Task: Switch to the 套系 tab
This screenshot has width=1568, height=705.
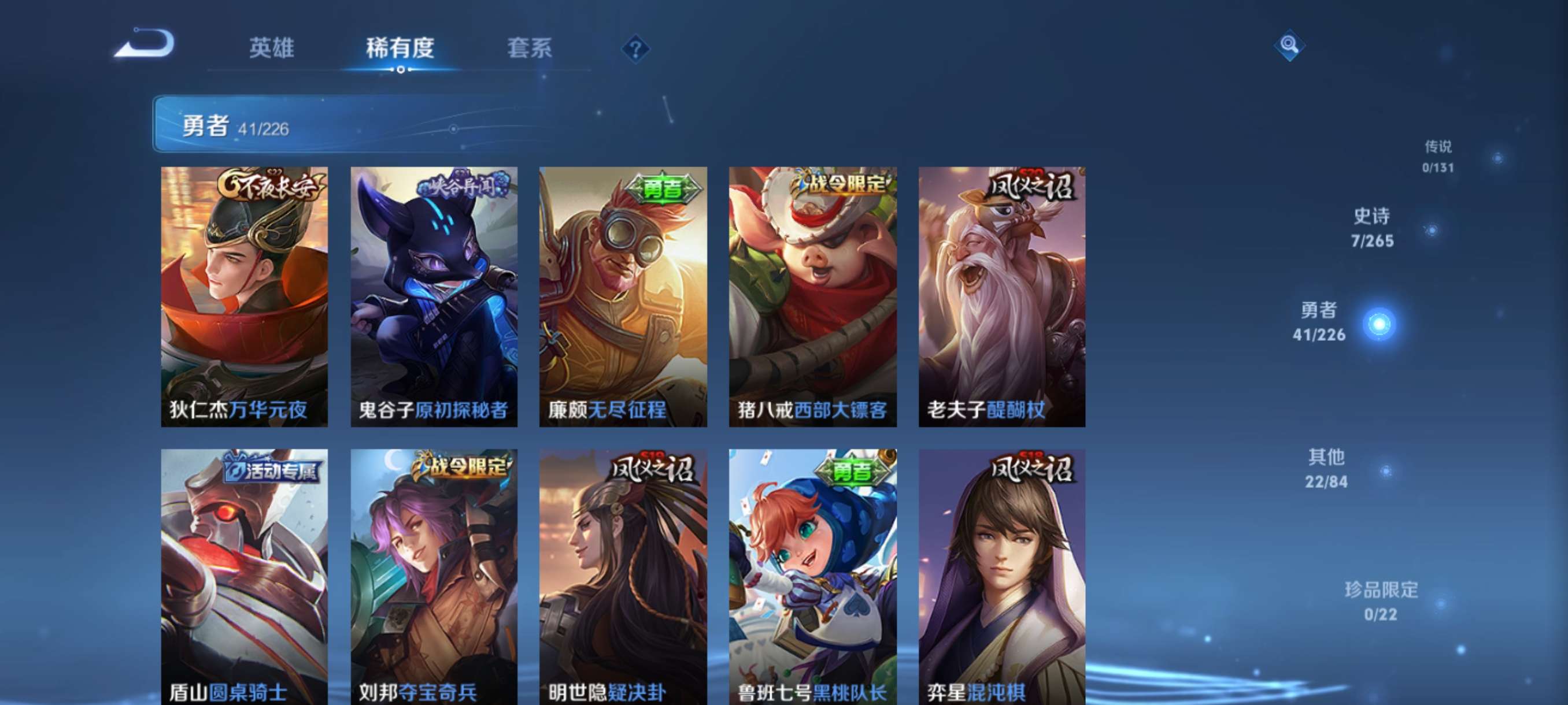Action: [x=531, y=49]
